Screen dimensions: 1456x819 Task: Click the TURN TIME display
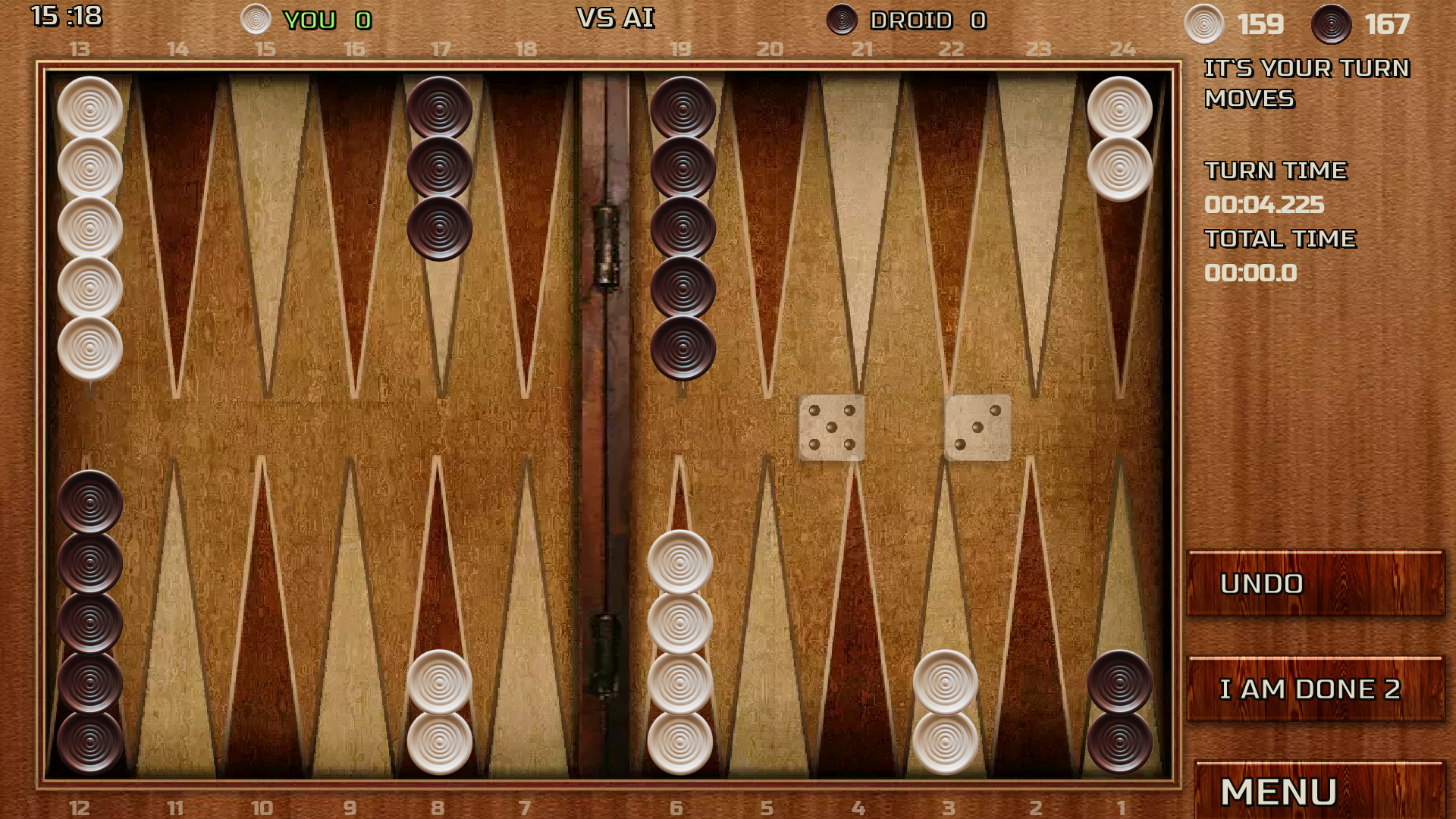[x=1276, y=171]
